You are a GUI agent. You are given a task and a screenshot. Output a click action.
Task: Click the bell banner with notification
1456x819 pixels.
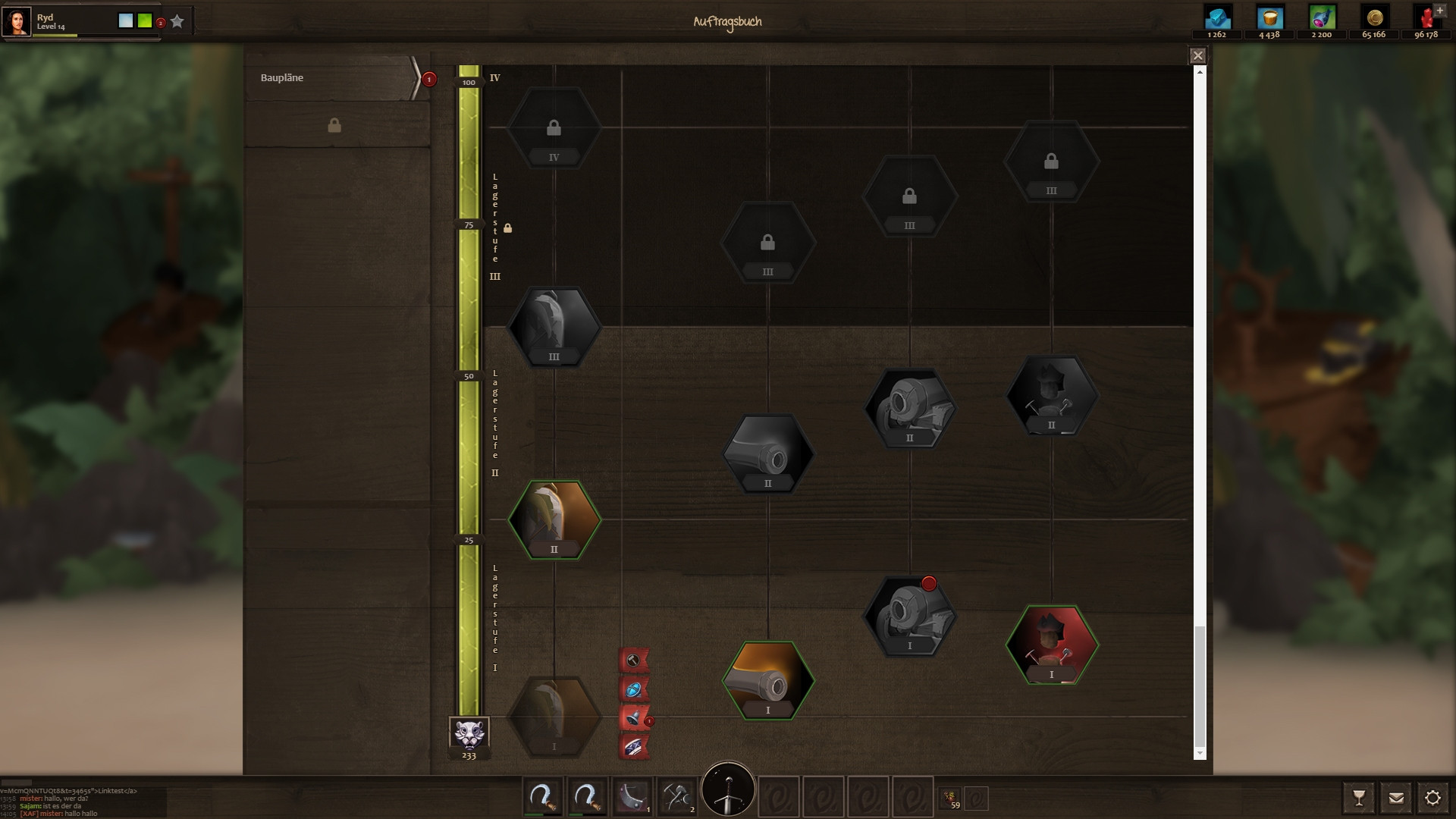[x=633, y=717]
